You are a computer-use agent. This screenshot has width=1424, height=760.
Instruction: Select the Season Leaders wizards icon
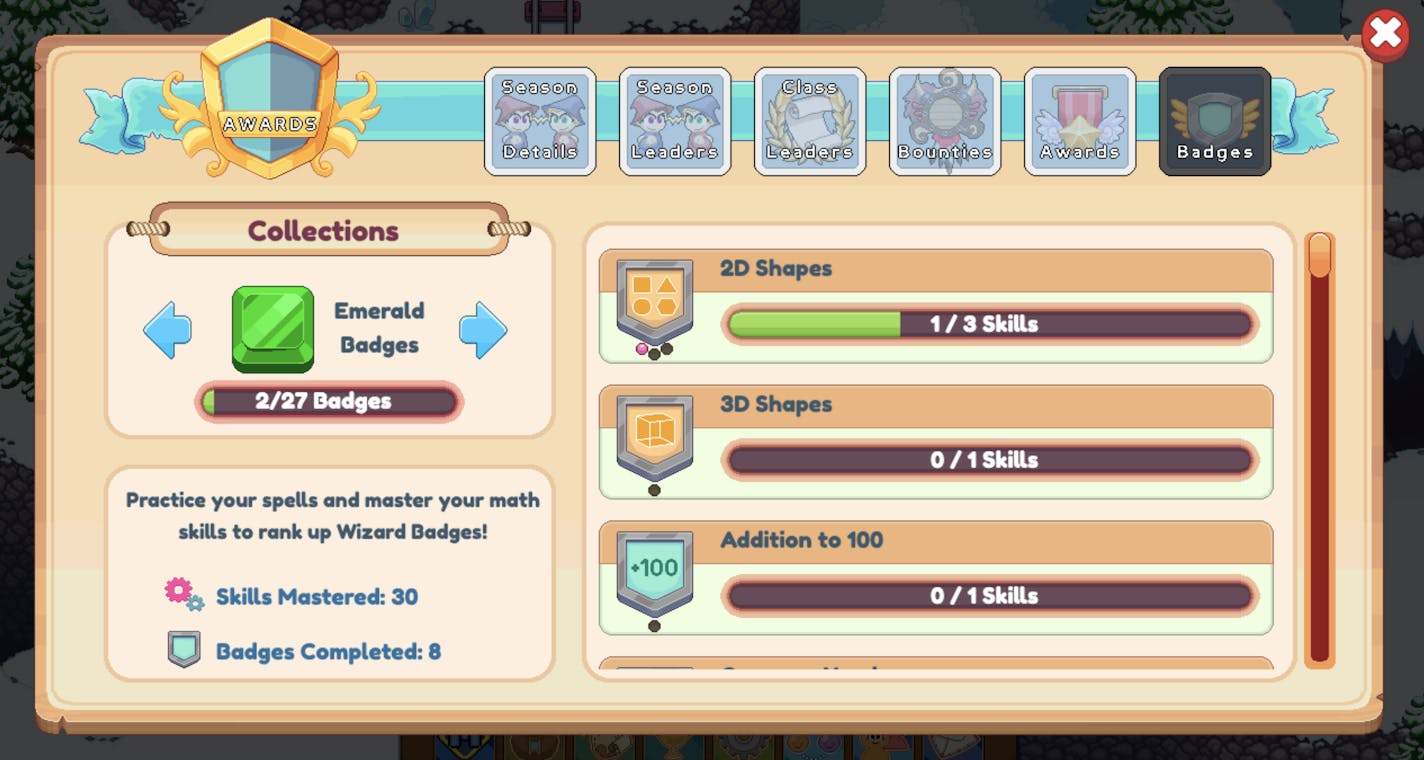[675, 121]
